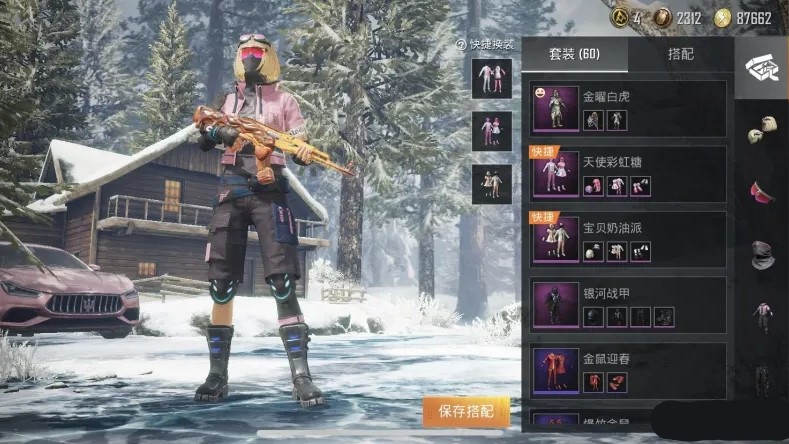Open the question mark help for 快捷换装
Screen dimensions: 789x444
click(461, 45)
